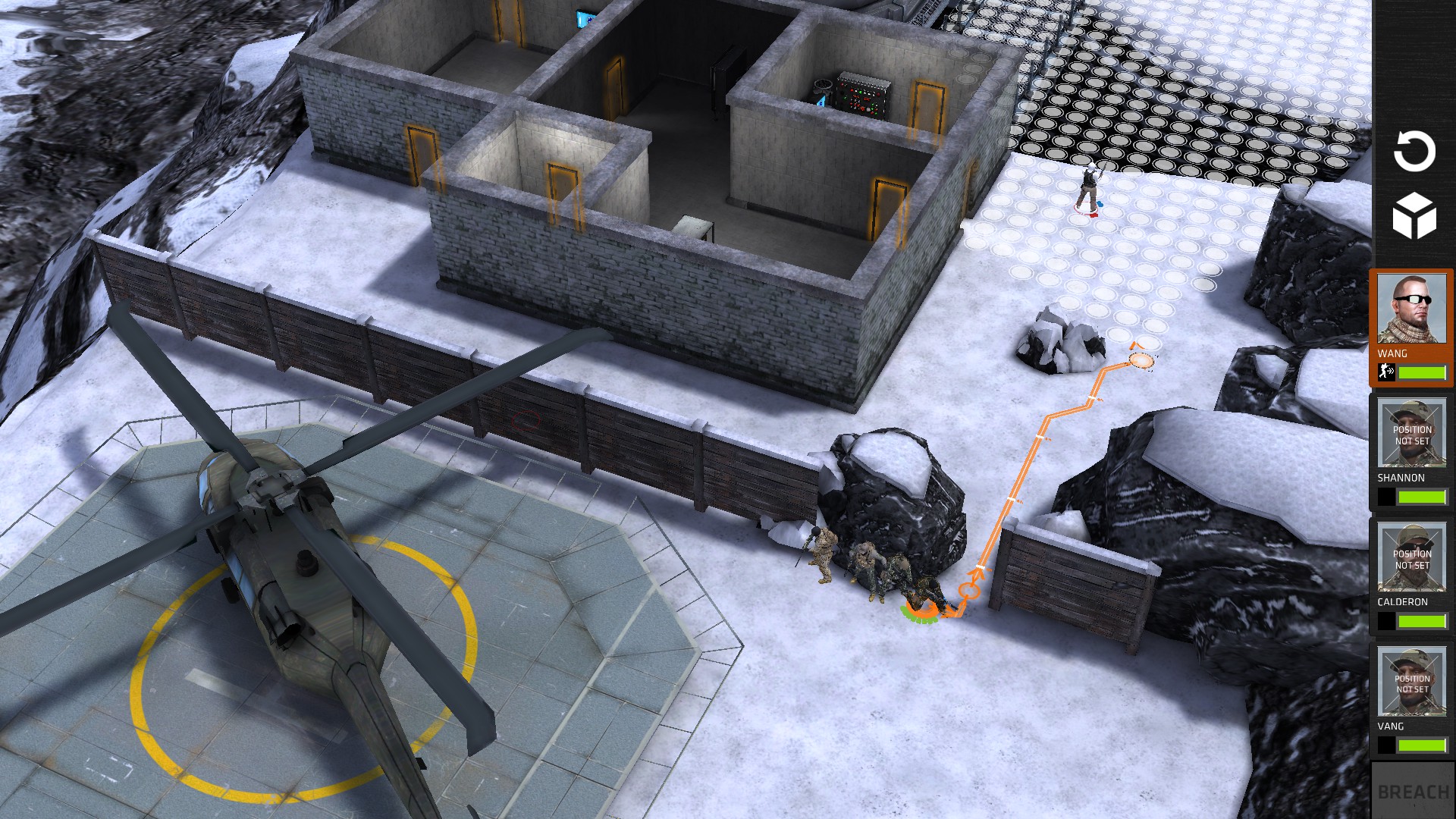Open the 3D view cube icon
The image size is (1456, 819).
coord(1415,215)
